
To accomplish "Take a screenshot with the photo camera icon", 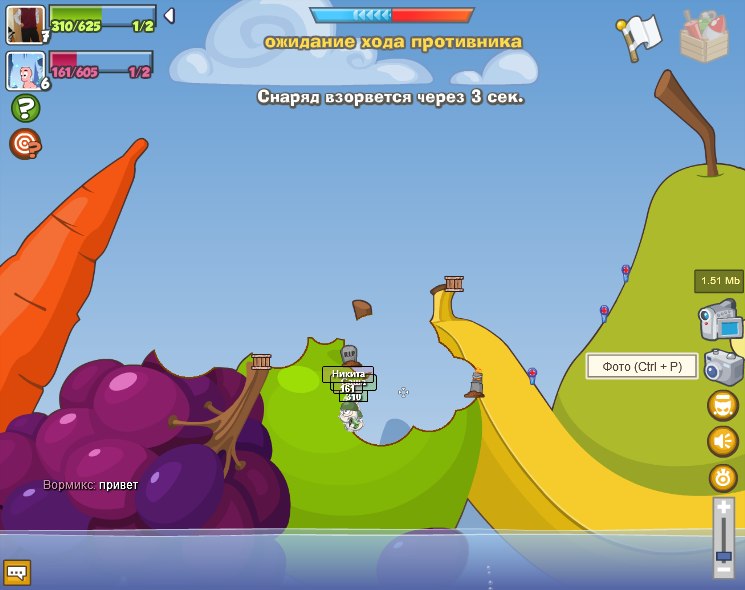I will click(x=723, y=367).
